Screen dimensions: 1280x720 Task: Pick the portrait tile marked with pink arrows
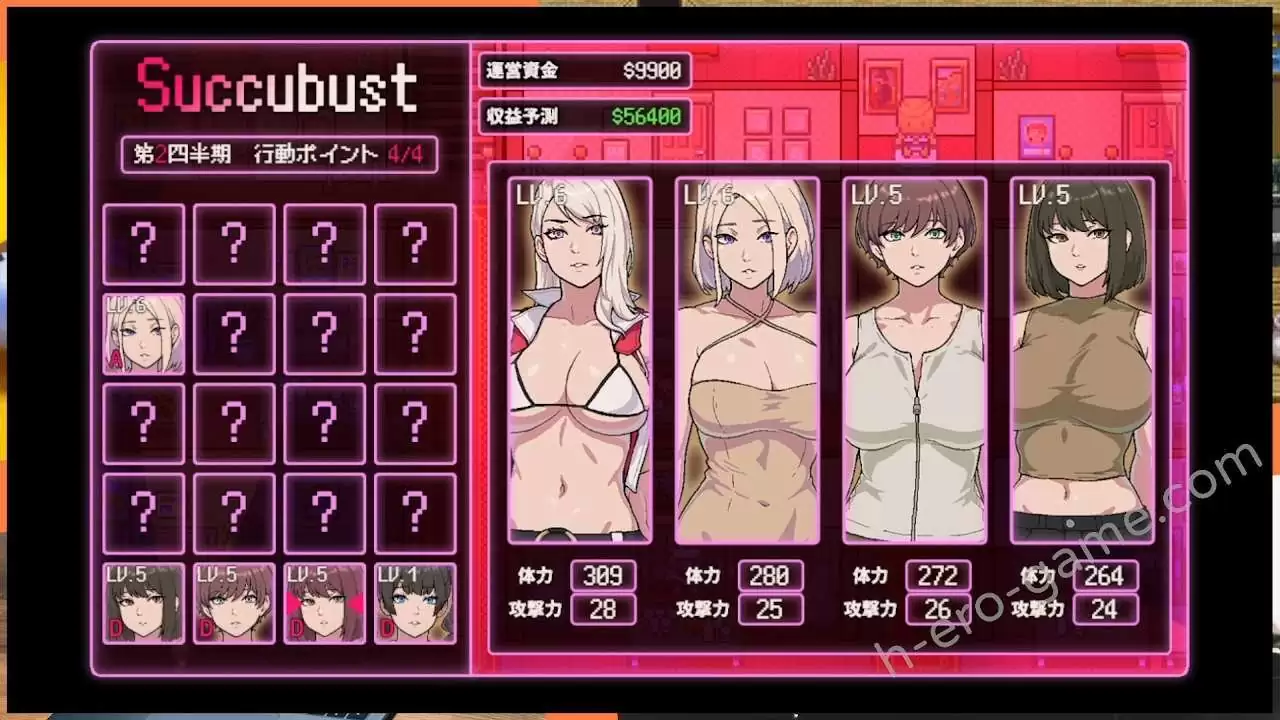324,603
